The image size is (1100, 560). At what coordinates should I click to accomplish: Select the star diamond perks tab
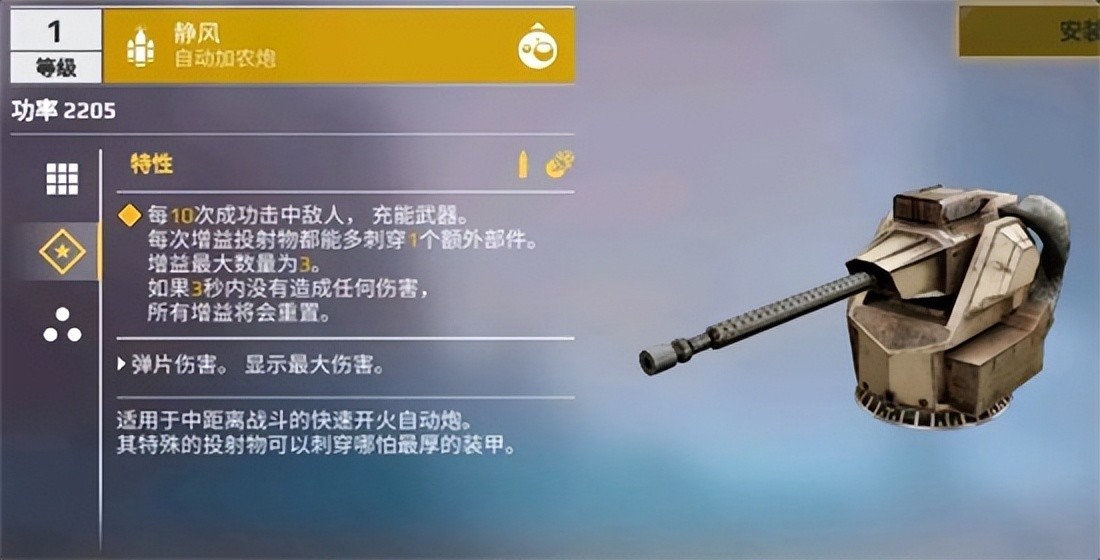coord(62,251)
